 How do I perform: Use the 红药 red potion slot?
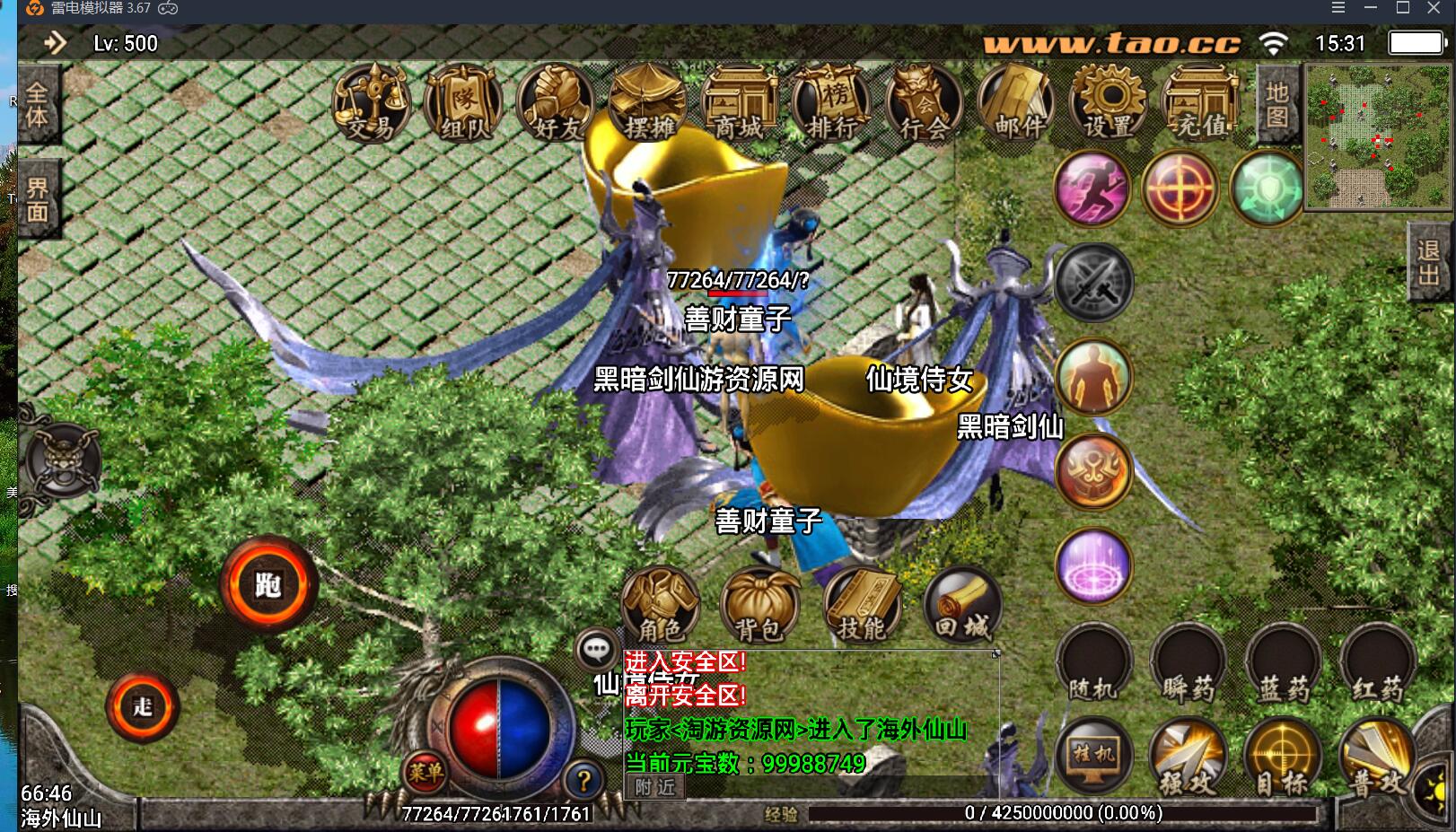coord(1377,665)
